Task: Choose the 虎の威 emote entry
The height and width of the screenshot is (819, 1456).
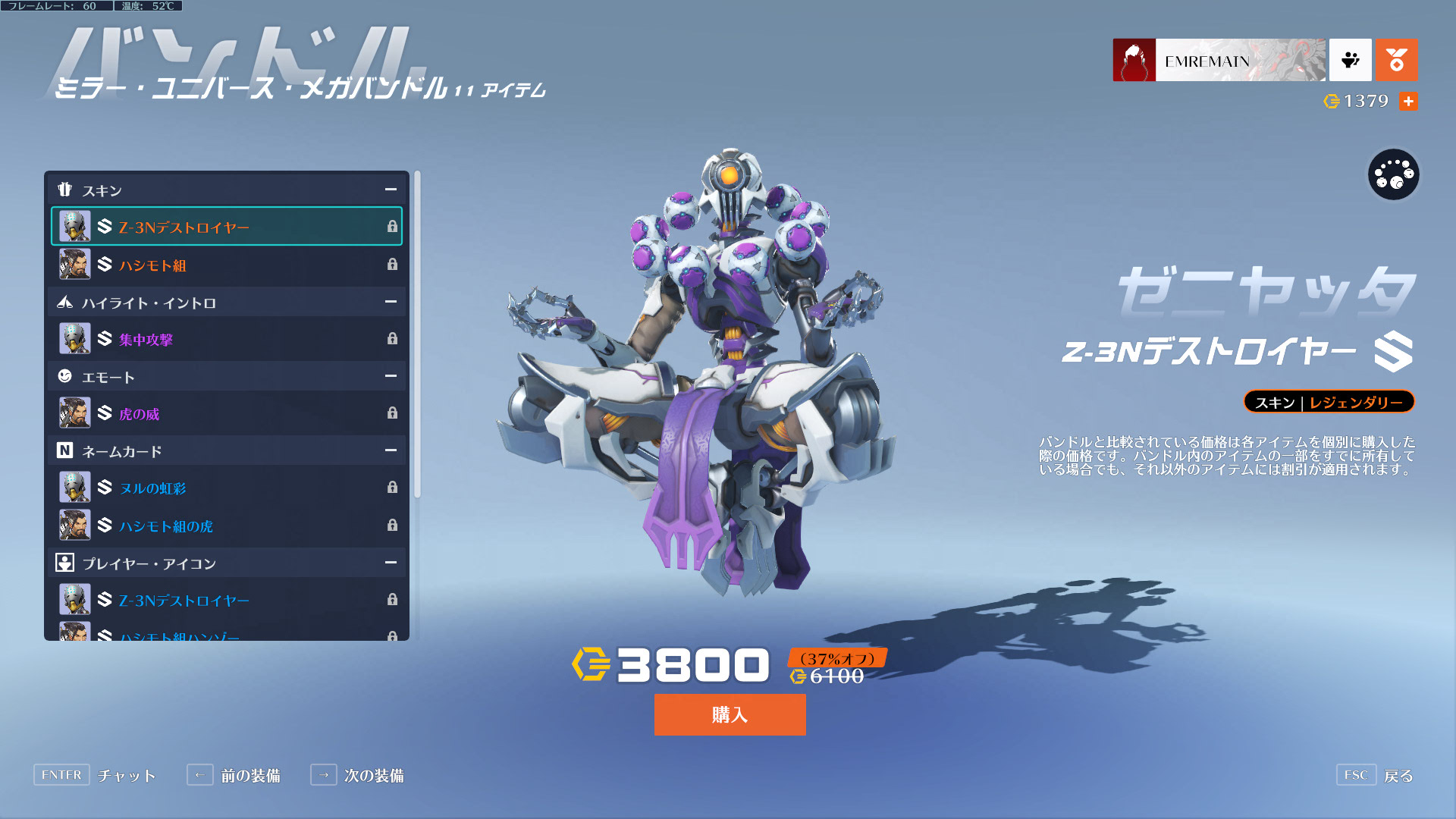Action: [226, 413]
